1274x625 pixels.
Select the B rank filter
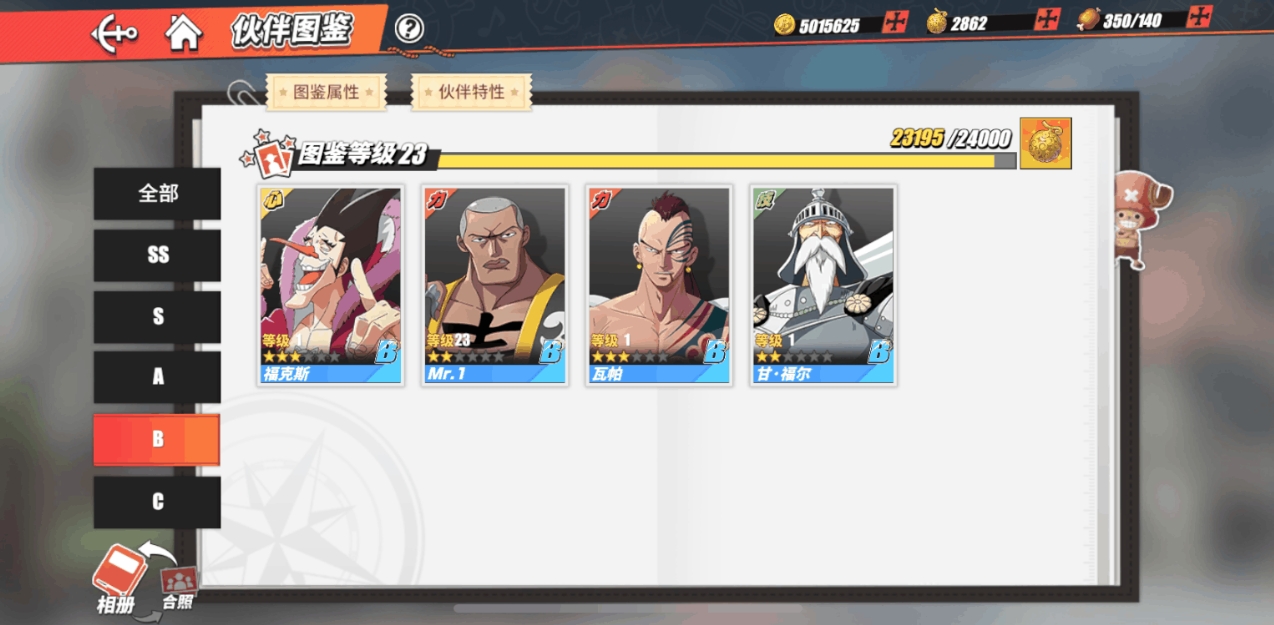click(157, 439)
